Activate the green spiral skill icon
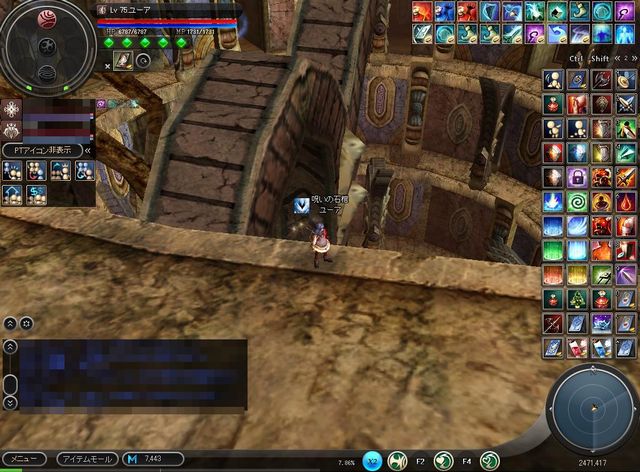The image size is (640, 472). tap(577, 200)
